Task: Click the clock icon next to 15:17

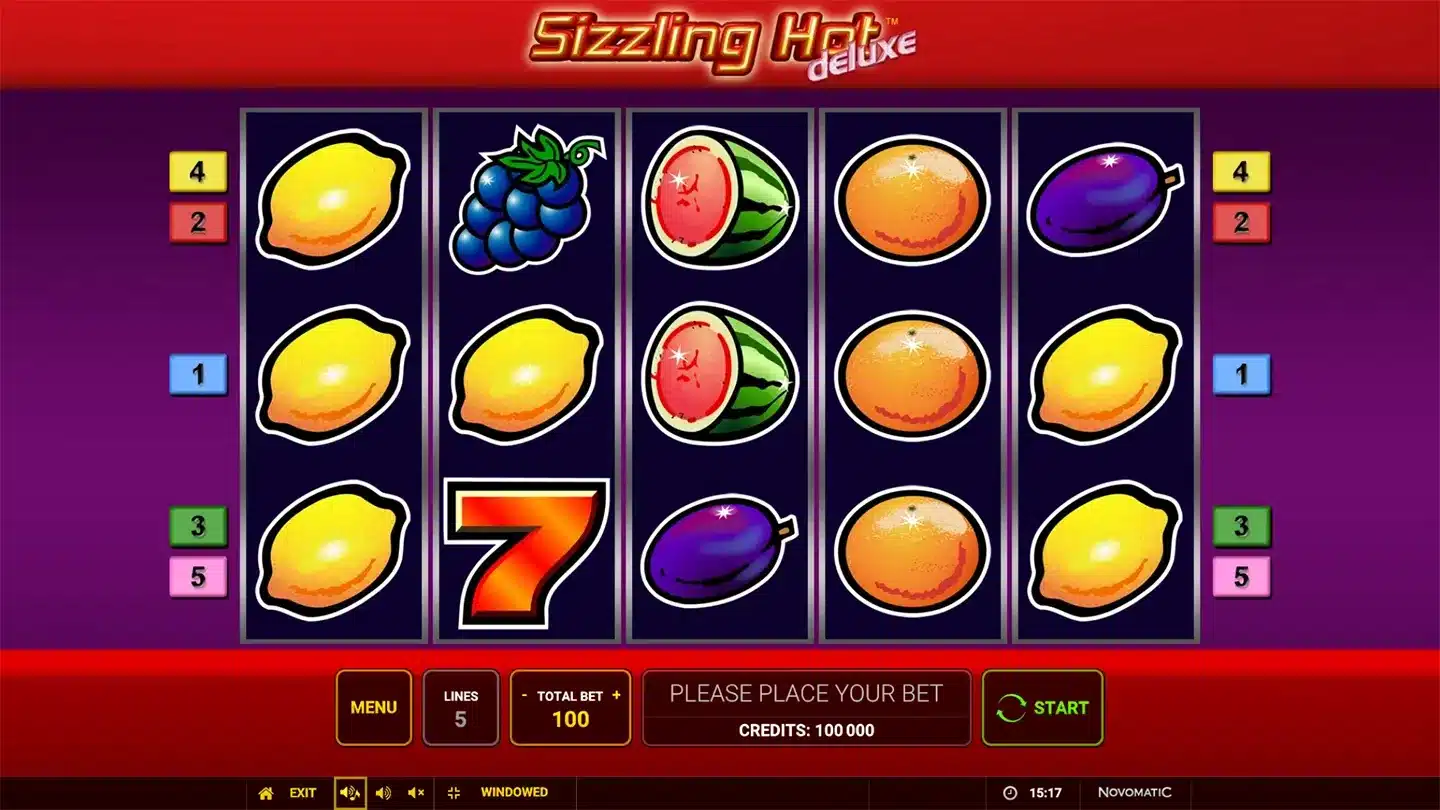Action: click(x=1008, y=792)
